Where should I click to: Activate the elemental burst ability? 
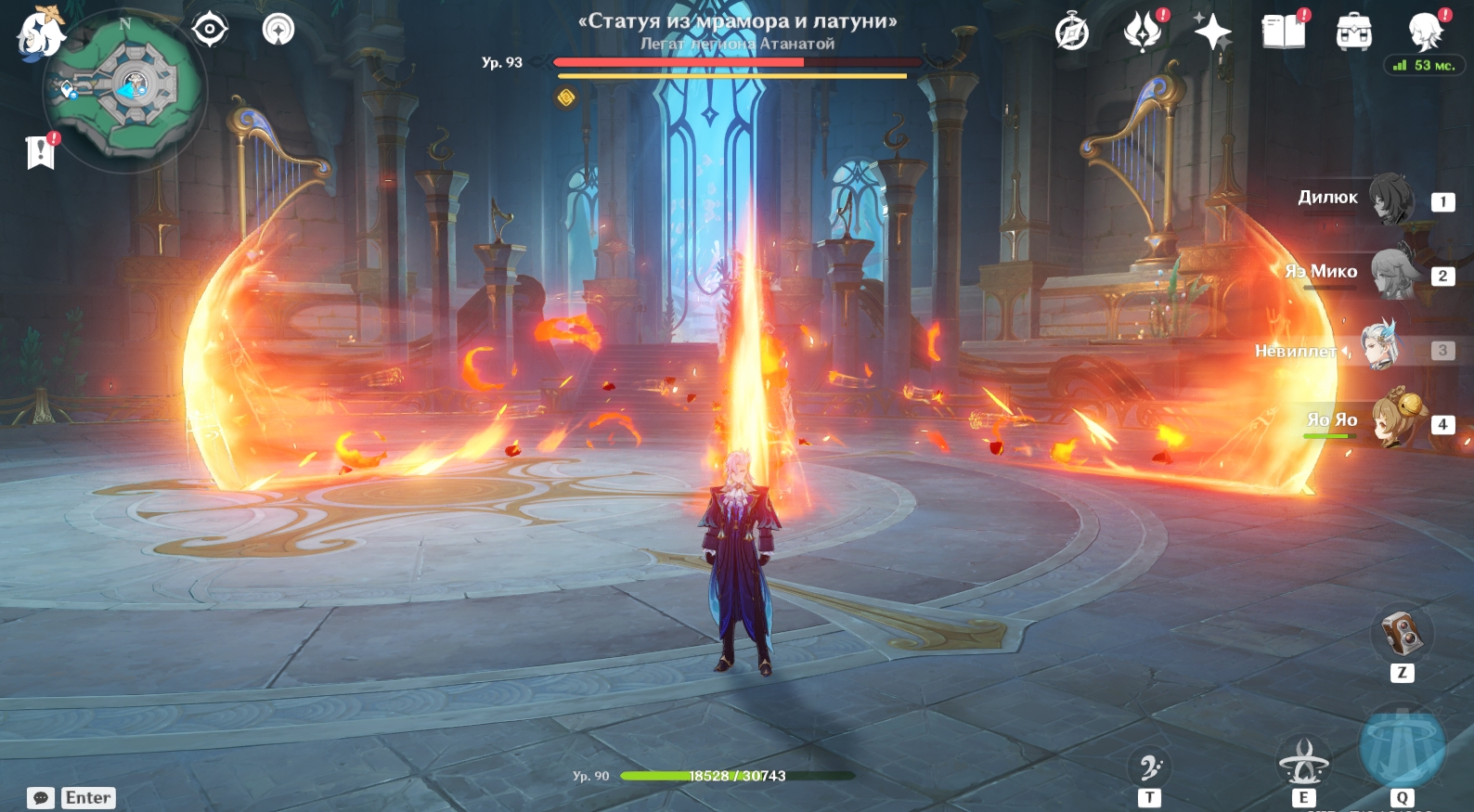point(1402,747)
